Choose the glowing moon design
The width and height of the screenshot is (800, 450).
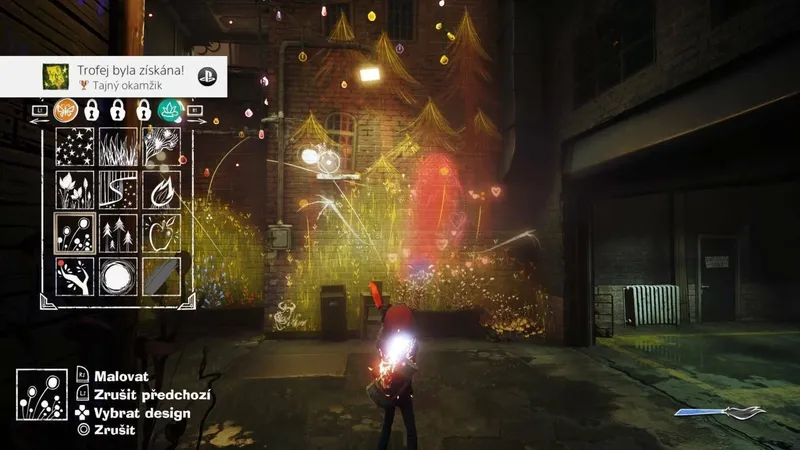[117, 276]
